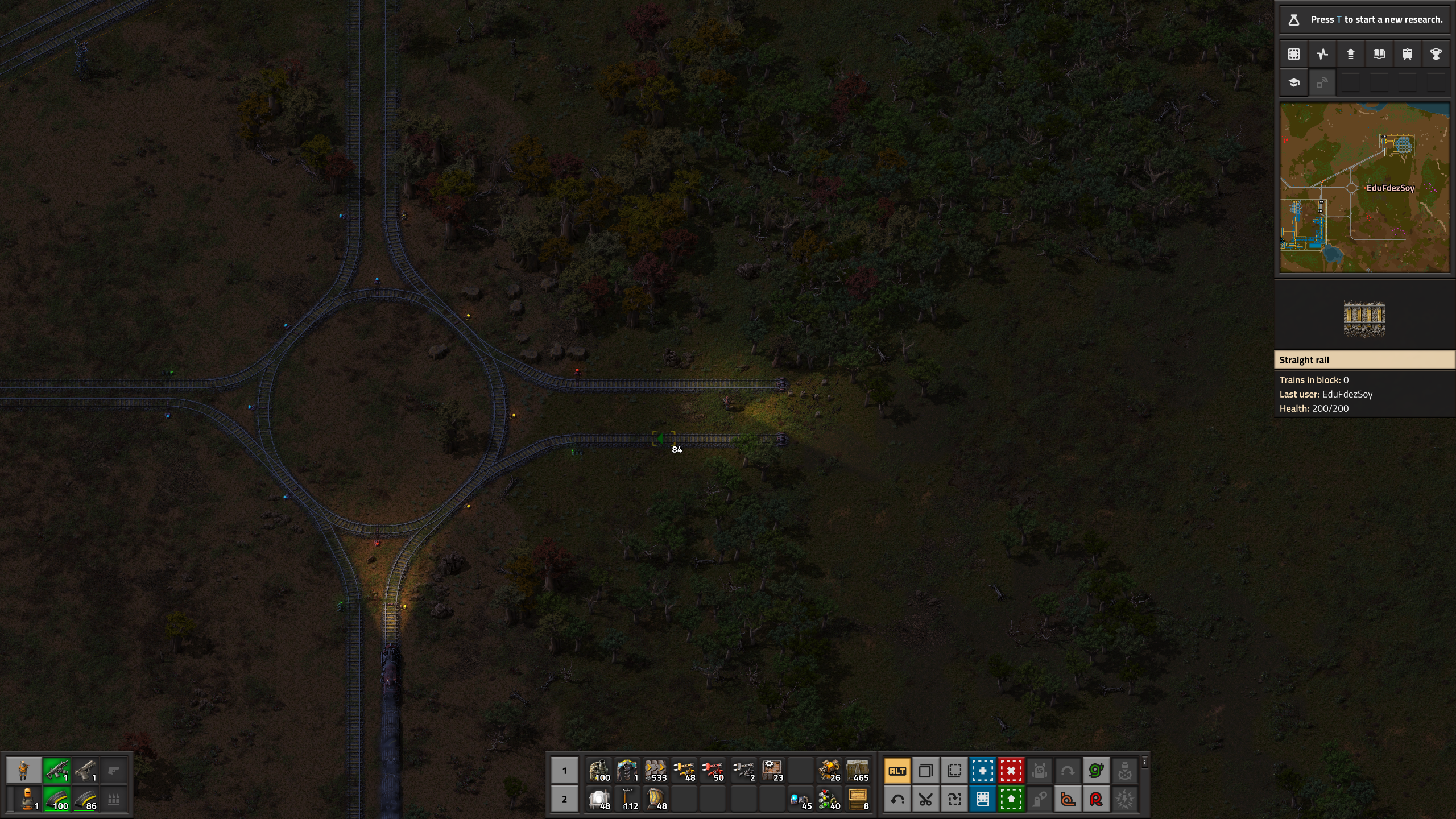Open the production statistics graph button
Image resolution: width=1456 pixels, height=819 pixels.
(1322, 54)
